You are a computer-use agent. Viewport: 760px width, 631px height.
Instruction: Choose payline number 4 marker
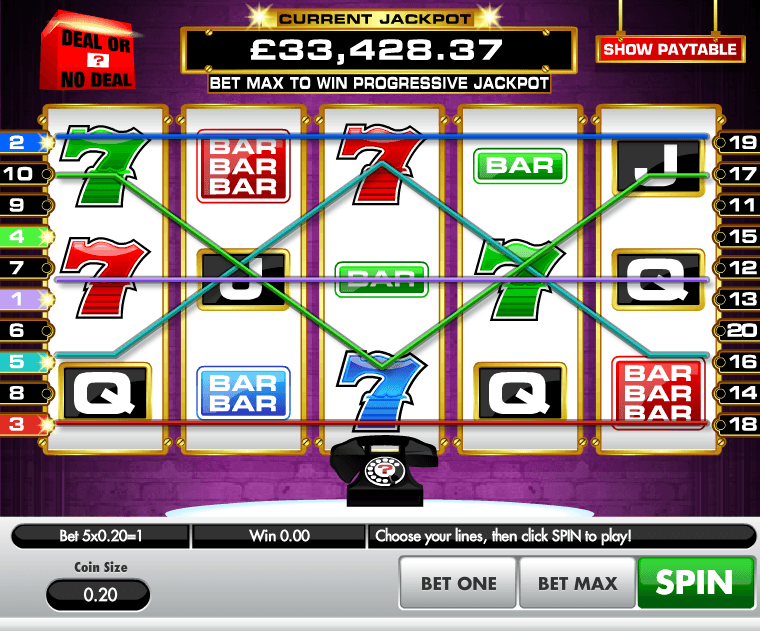(x=18, y=237)
